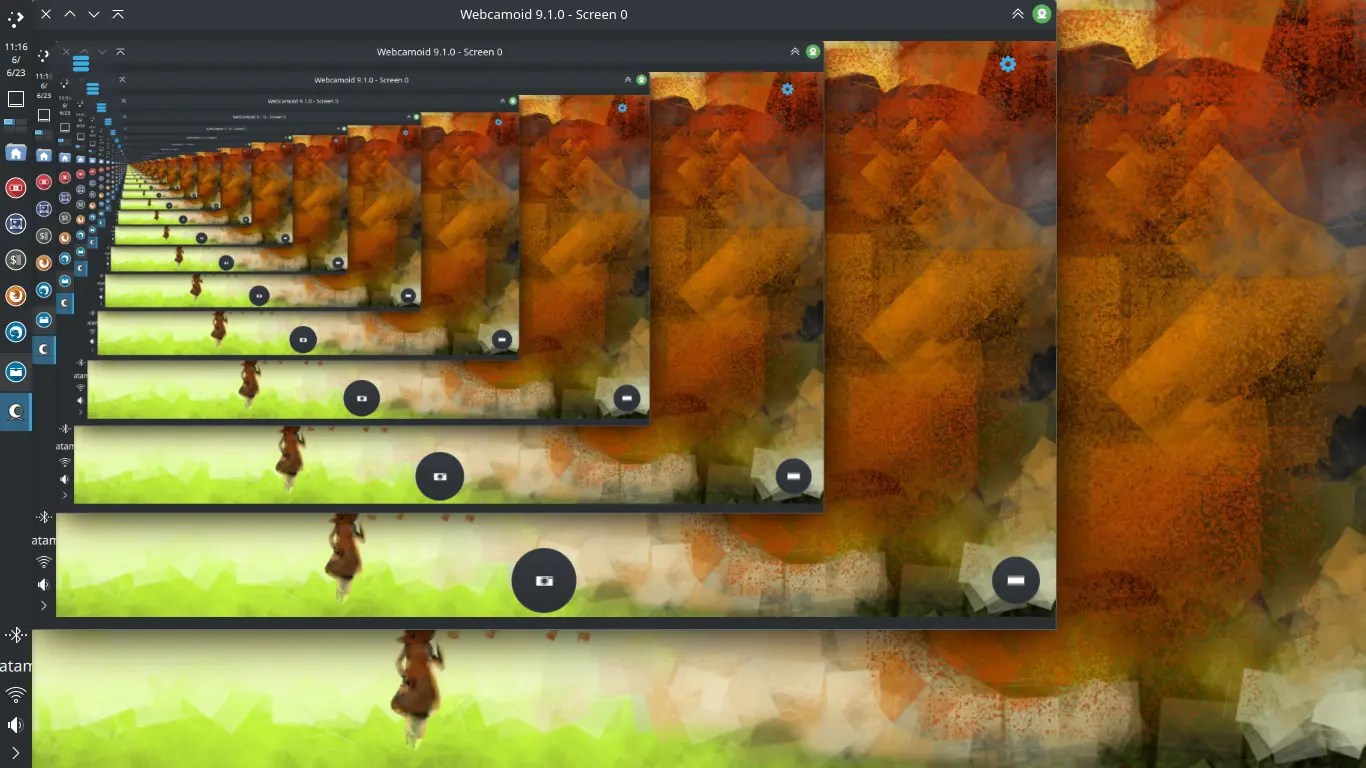The width and height of the screenshot is (1366, 768).
Task: Open effect settings with the blue gear icon
Action: 1007,63
